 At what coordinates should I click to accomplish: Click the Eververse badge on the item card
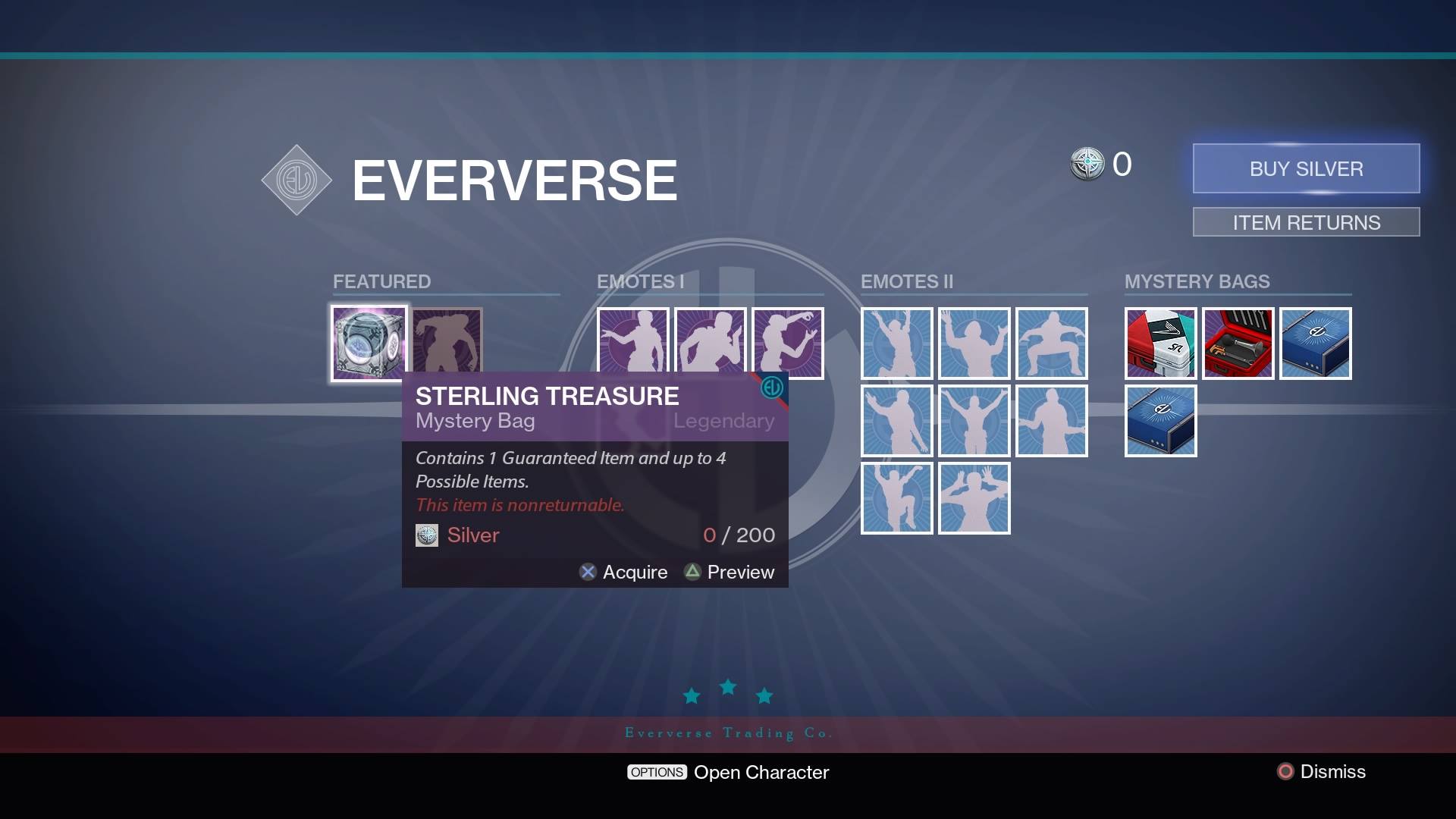coord(770,386)
